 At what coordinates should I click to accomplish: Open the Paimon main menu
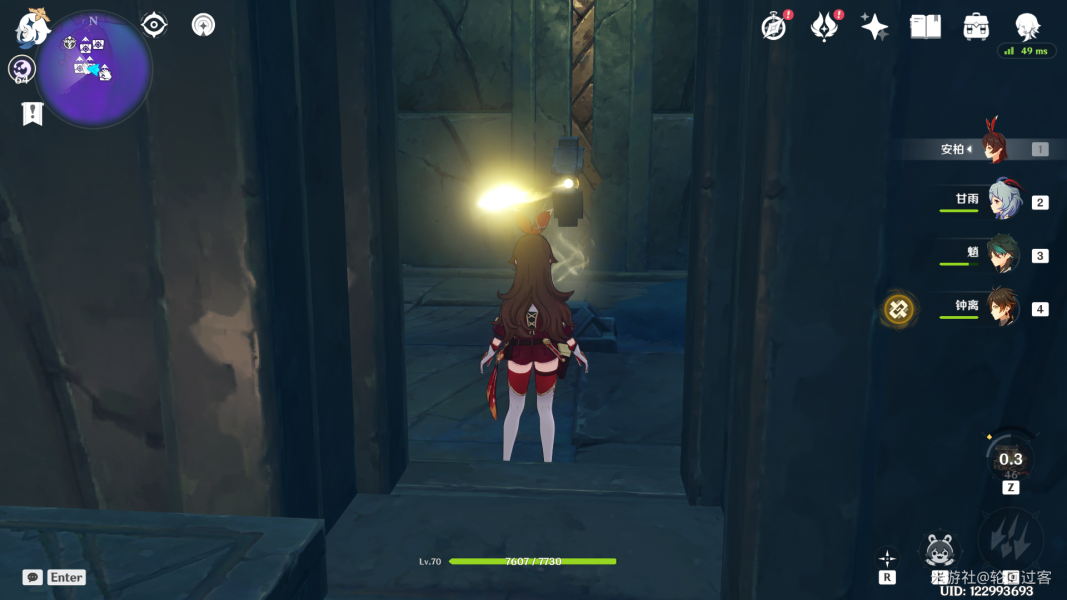coord(32,29)
